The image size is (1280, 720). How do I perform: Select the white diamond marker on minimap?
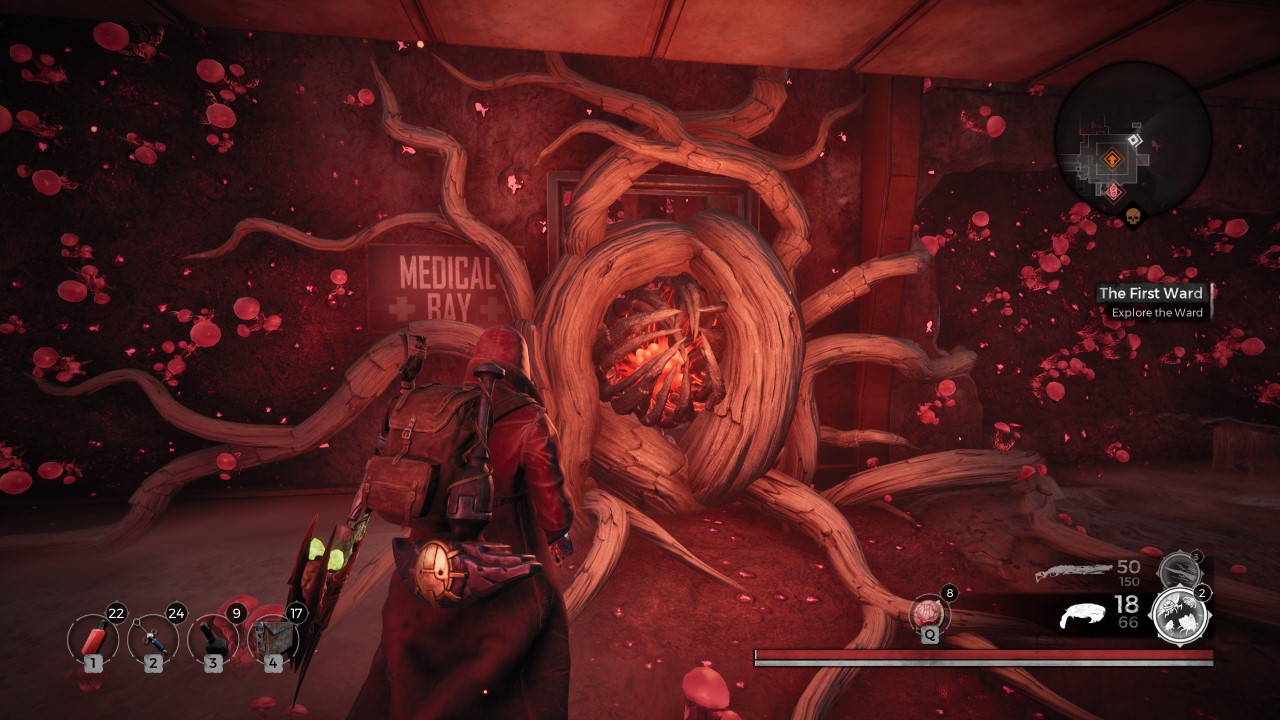pos(1134,141)
